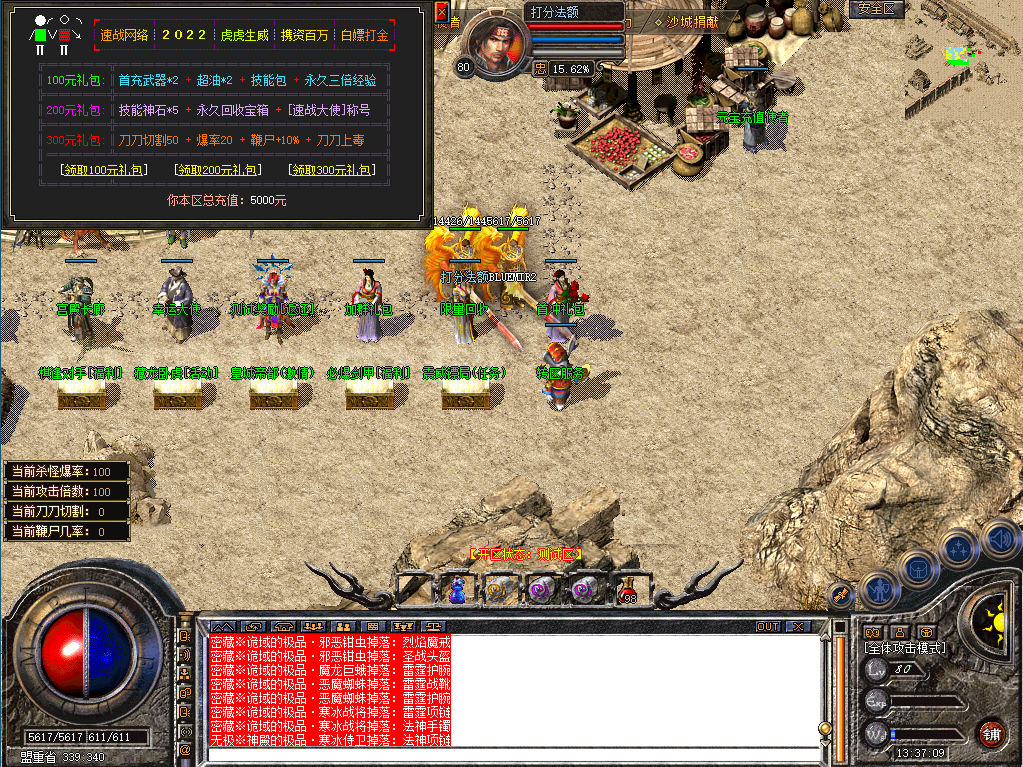The image size is (1023, 767).
Task: Toggle sound with the speaker button
Action: click(998, 538)
